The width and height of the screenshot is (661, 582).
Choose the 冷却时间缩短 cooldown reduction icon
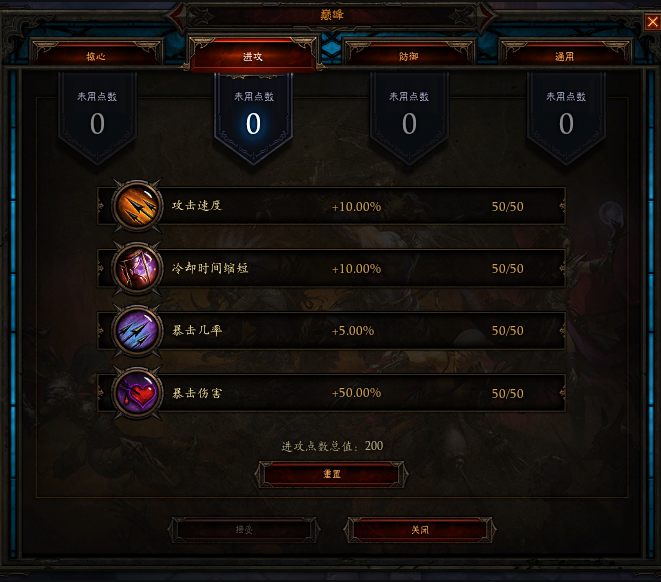pos(134,268)
